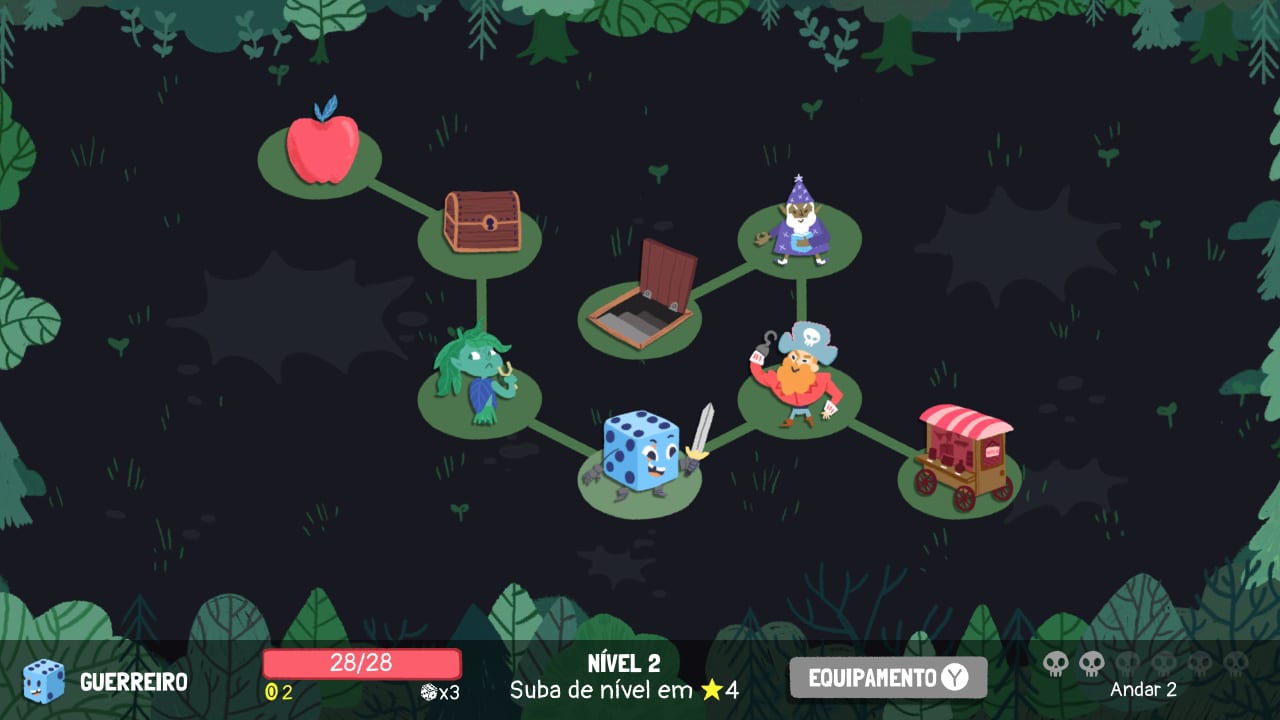Click the 28/28 health bar

pos(360,662)
